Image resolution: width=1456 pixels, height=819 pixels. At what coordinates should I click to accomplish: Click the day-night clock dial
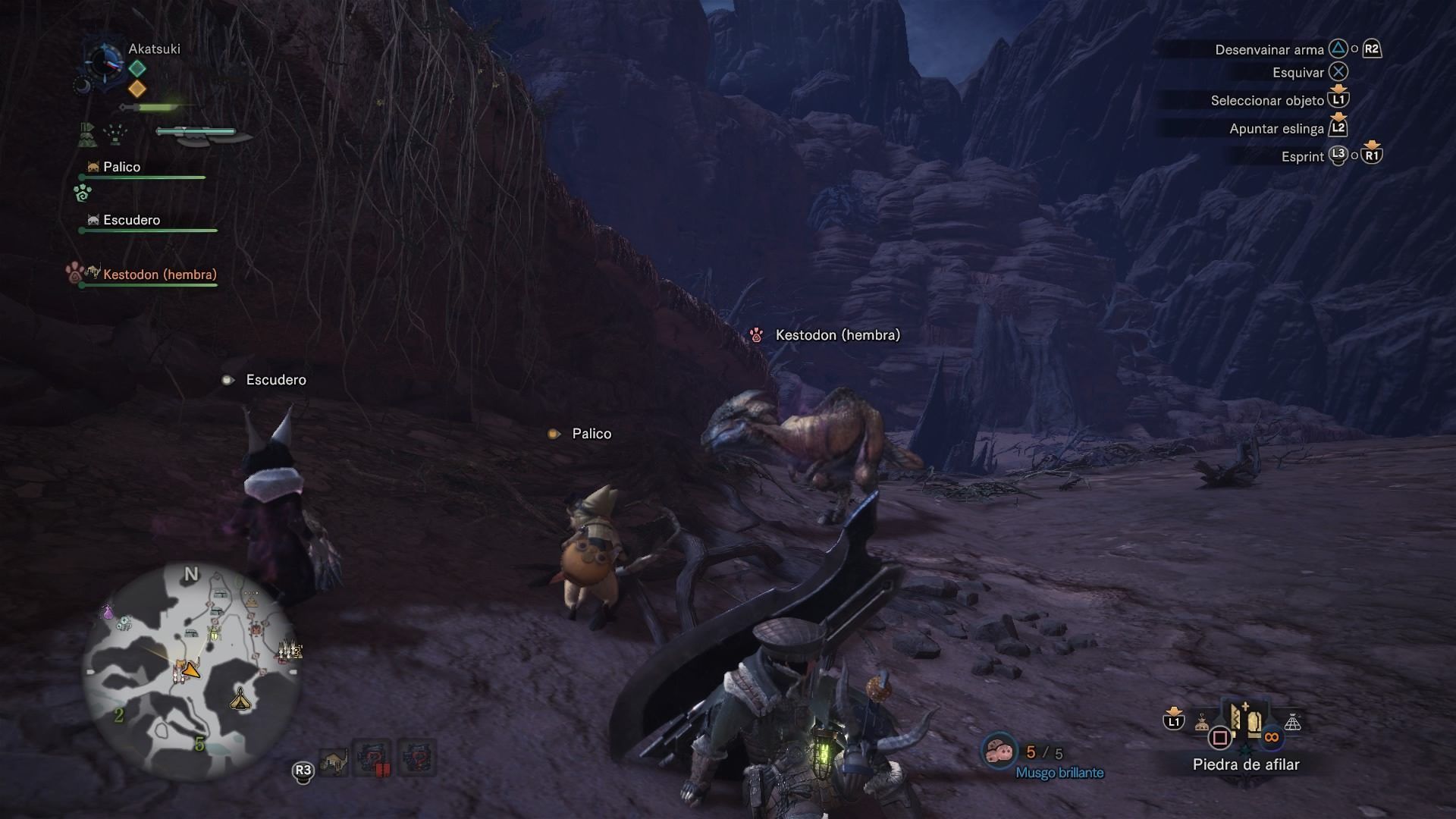point(102,63)
